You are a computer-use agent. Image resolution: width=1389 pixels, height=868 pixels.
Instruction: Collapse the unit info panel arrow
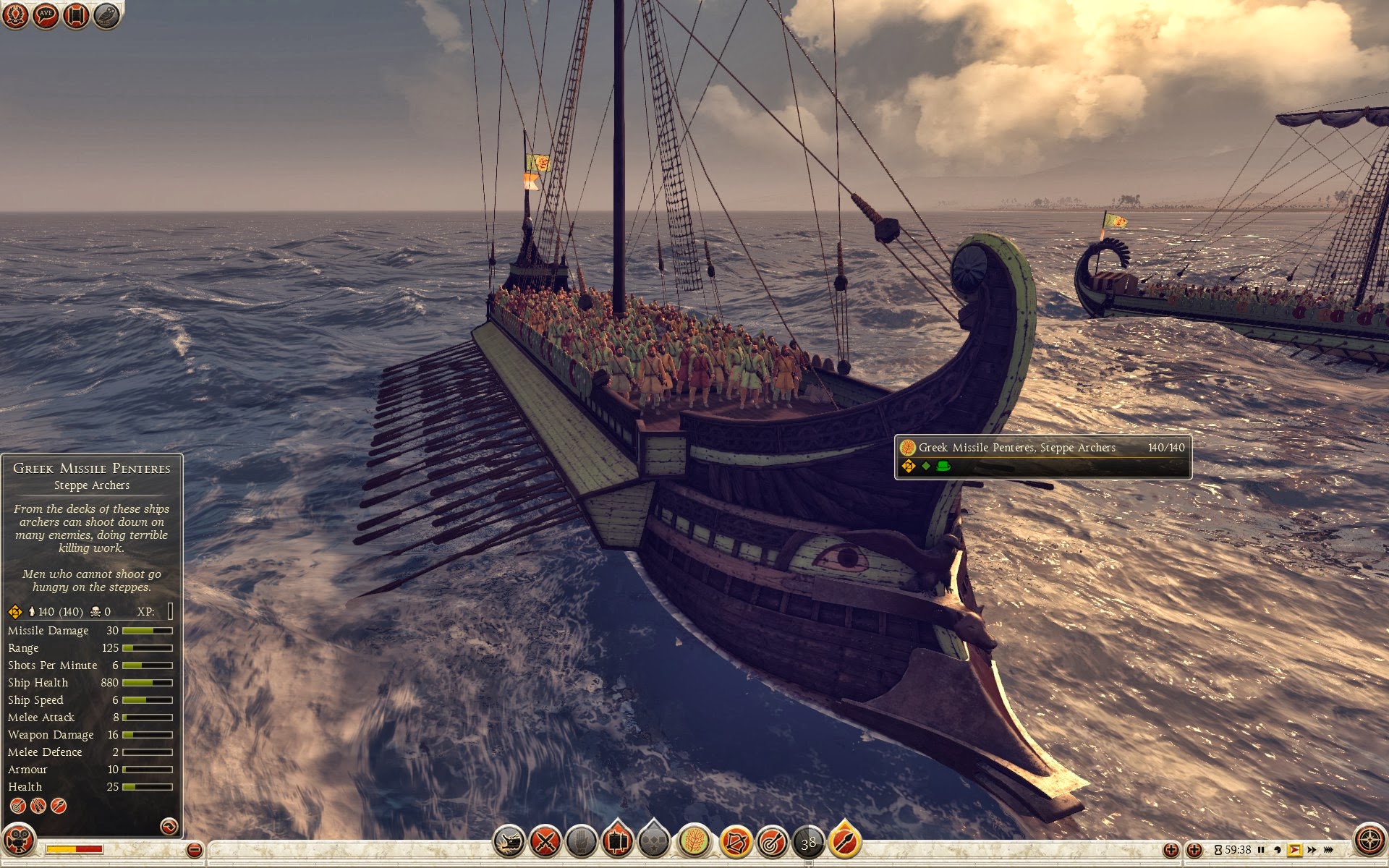click(169, 826)
